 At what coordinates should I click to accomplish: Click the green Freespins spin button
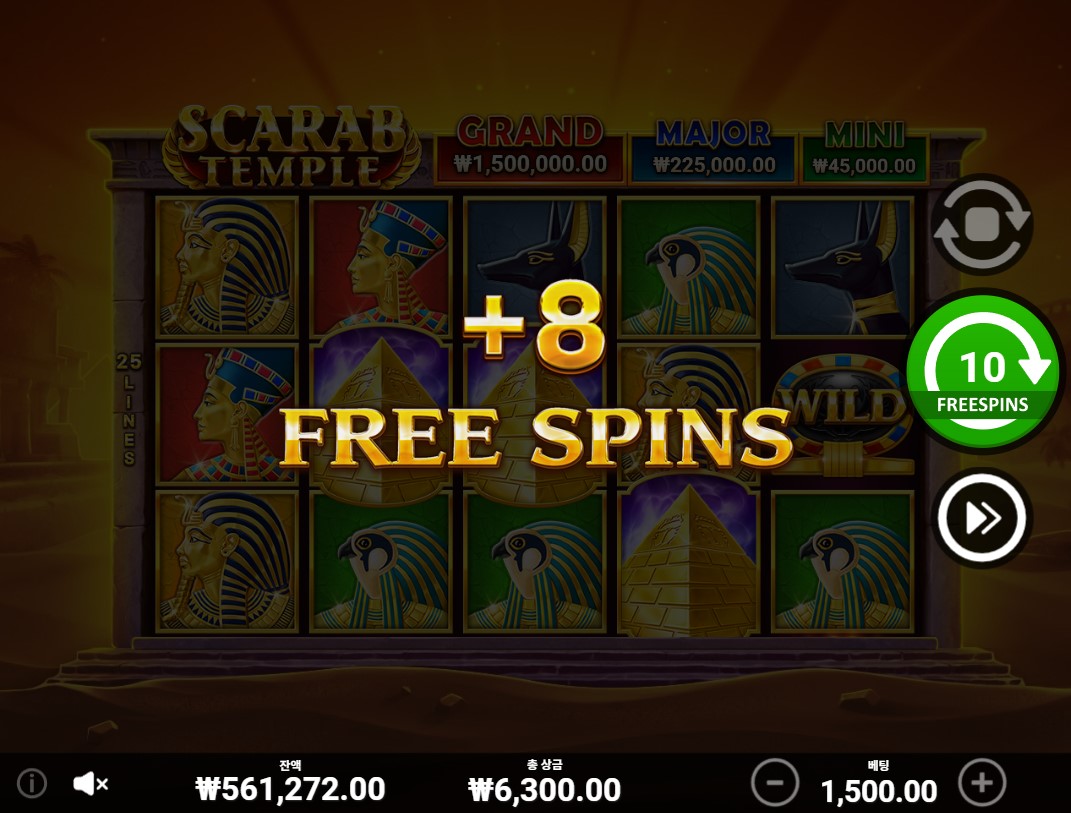coord(983,372)
